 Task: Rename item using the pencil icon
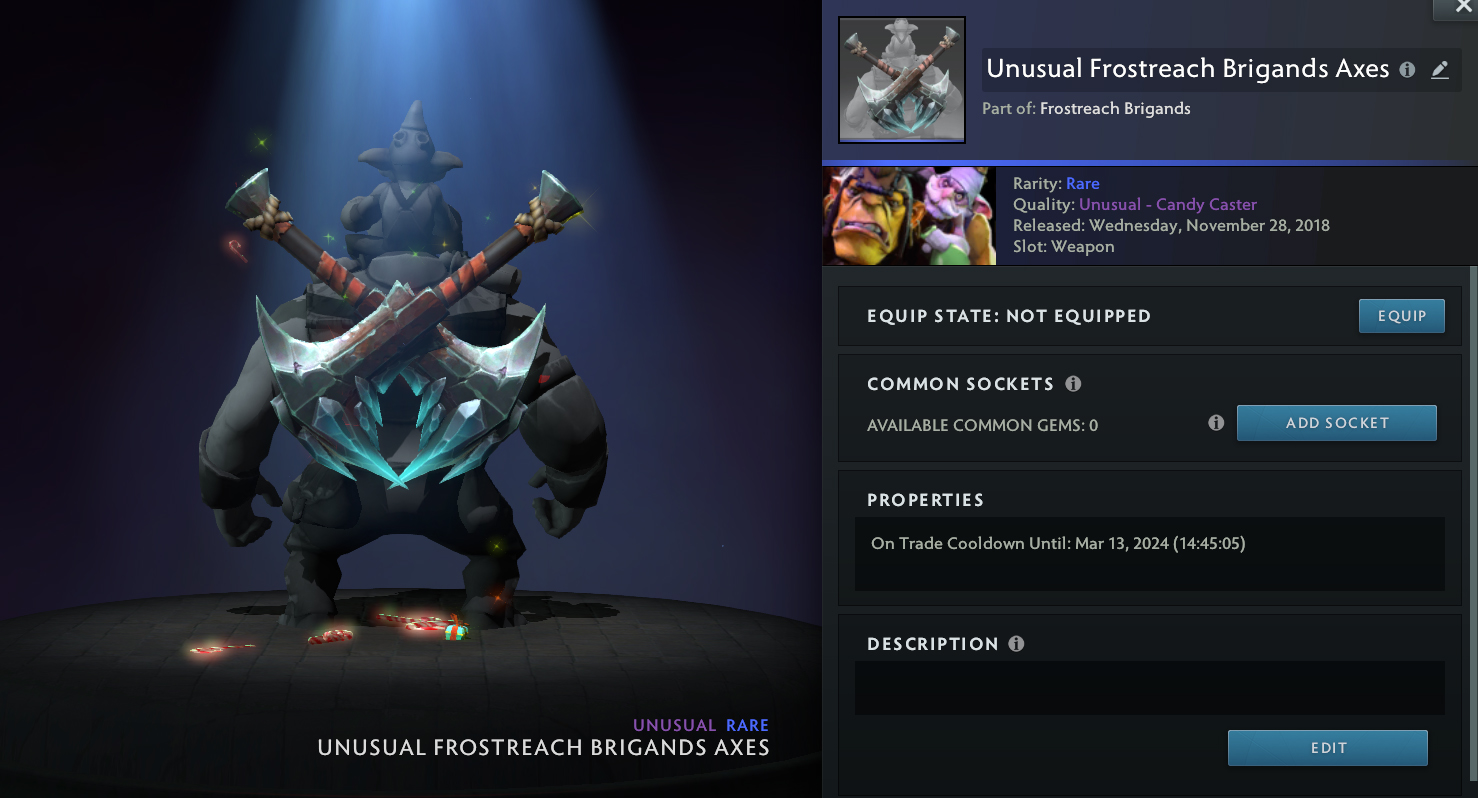[x=1439, y=70]
